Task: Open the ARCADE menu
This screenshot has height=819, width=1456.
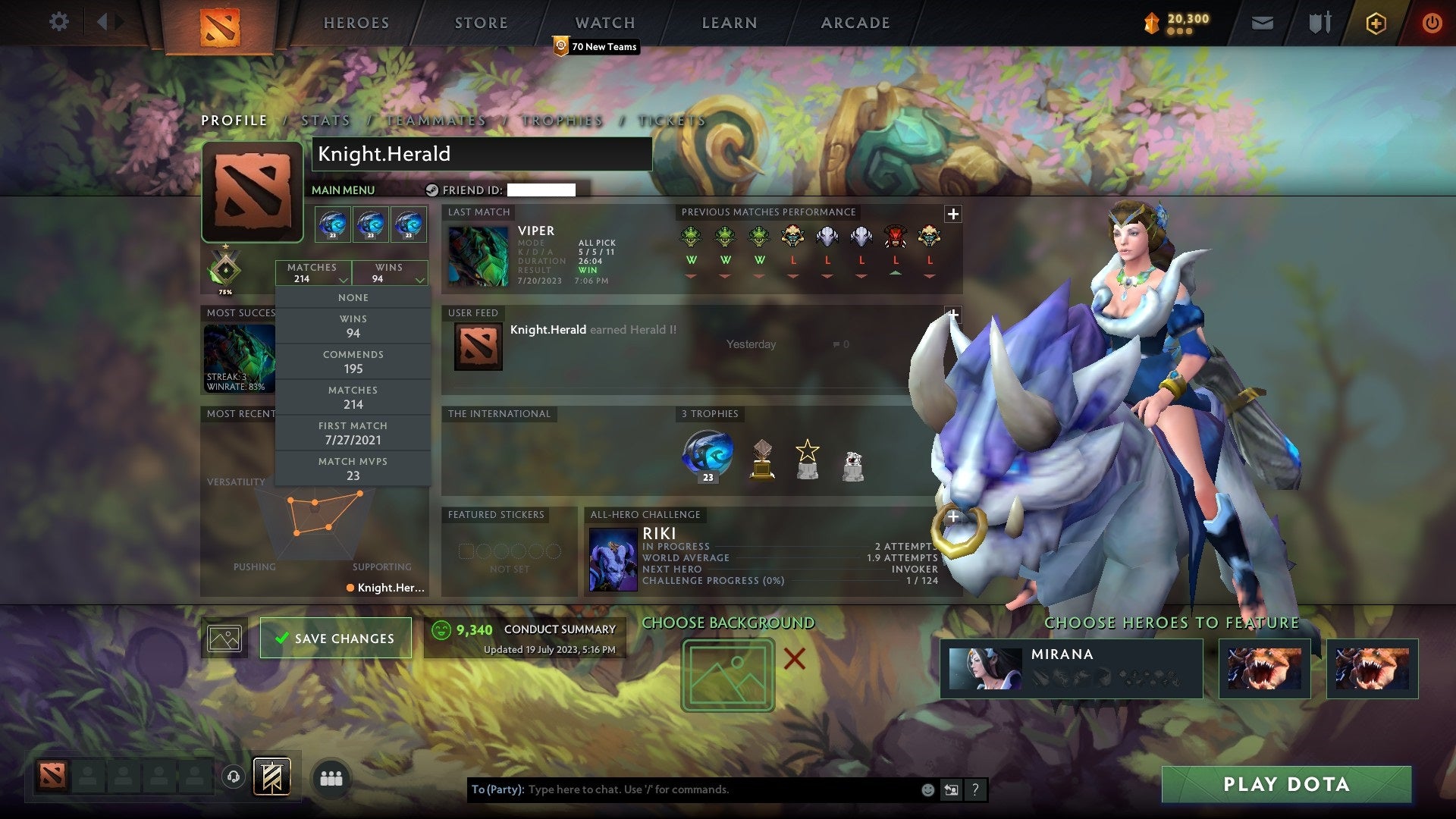Action: pos(855,22)
